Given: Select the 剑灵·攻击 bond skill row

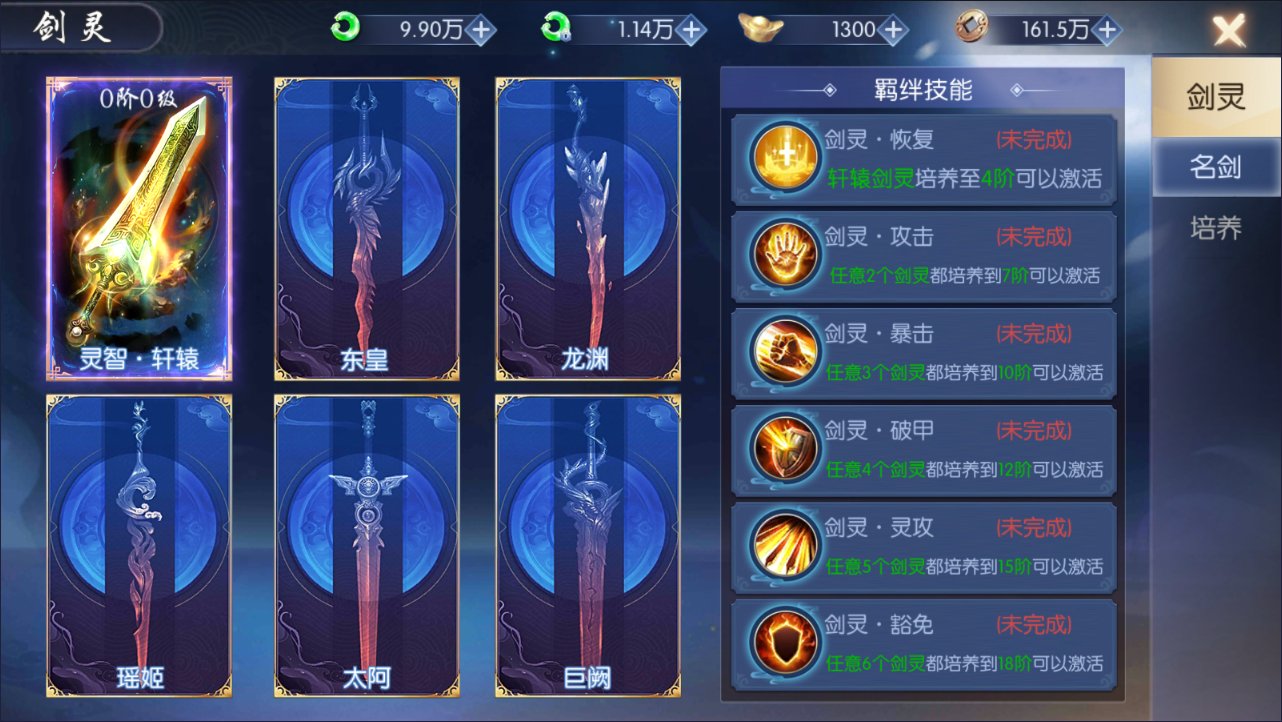Looking at the screenshot, I should point(924,257).
